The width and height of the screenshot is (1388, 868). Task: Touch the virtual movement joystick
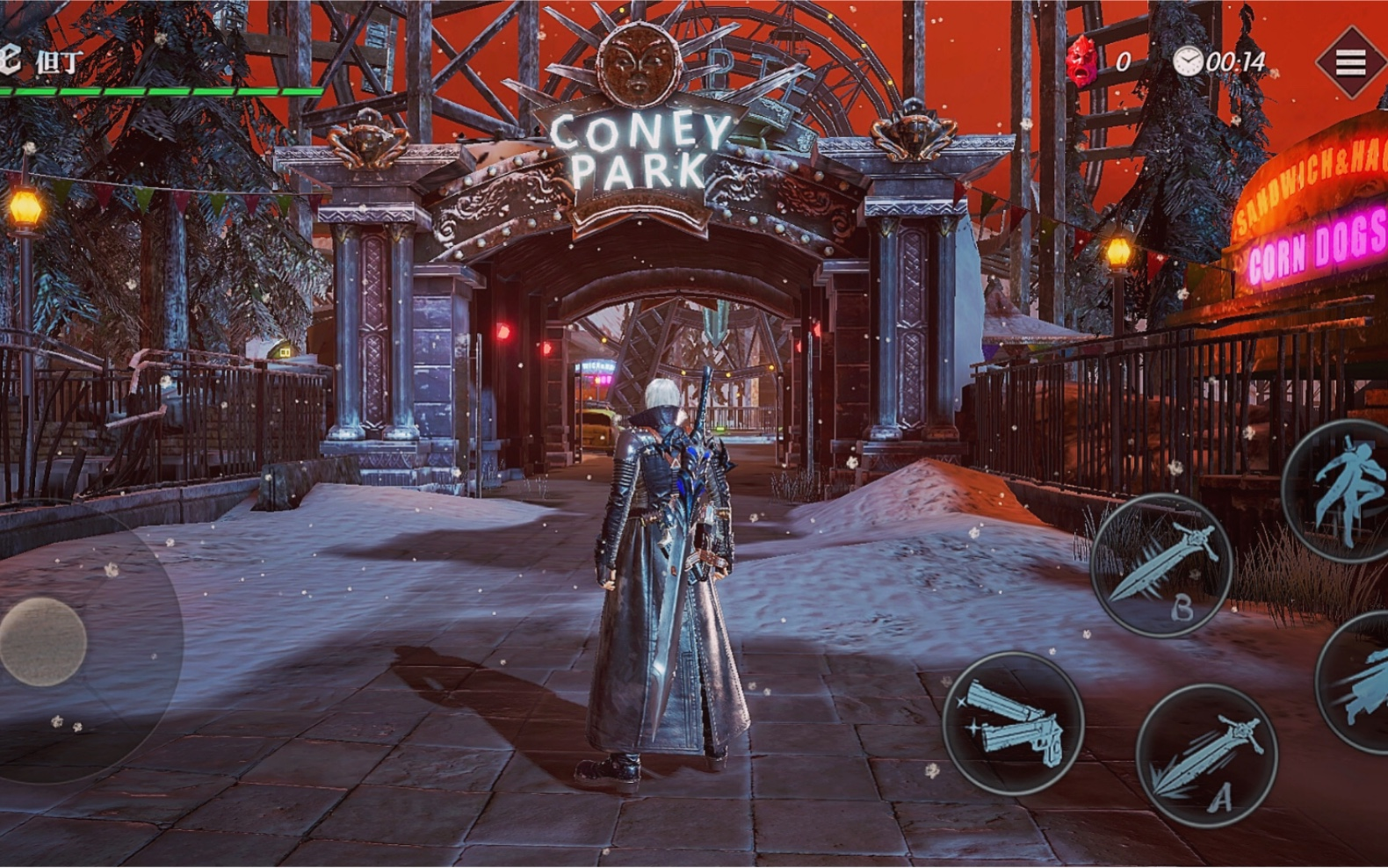42,640
